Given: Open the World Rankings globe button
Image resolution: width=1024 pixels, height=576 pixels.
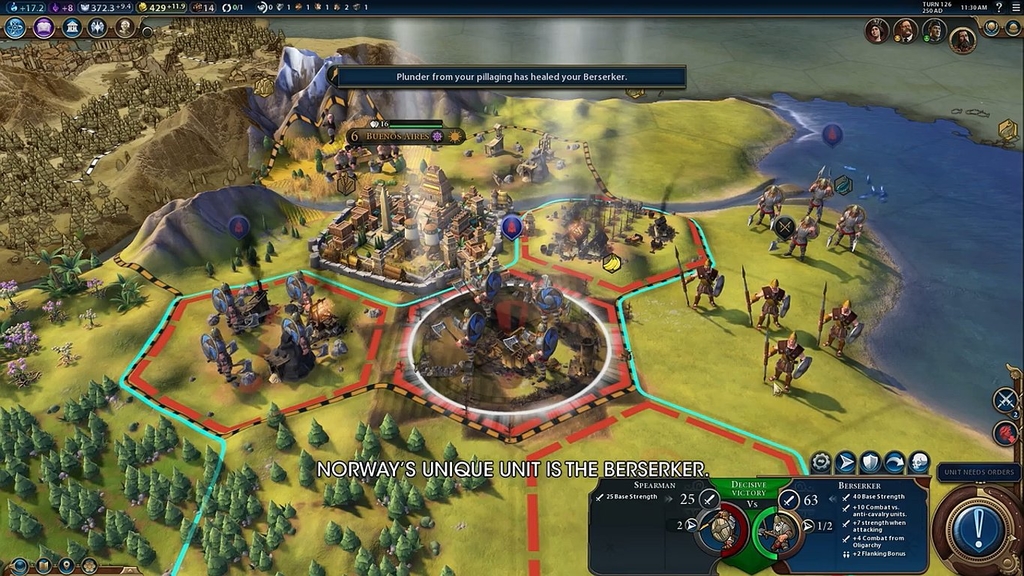Looking at the screenshot, I should tap(991, 27).
